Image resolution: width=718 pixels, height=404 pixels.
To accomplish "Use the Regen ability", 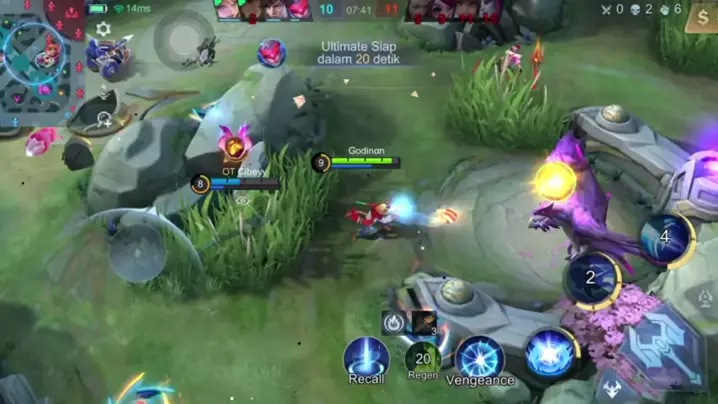I will [x=423, y=357].
